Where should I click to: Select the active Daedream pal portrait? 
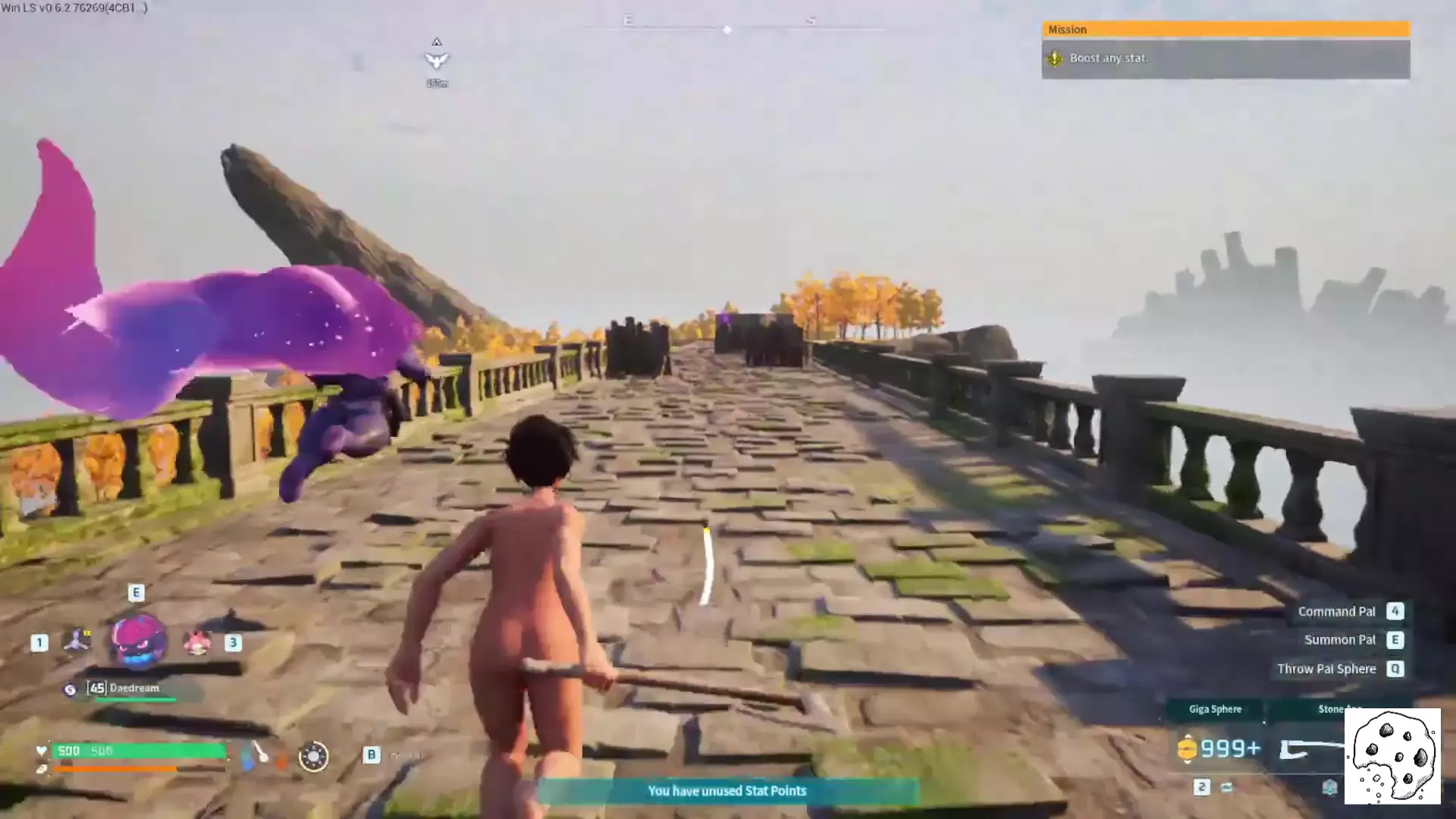click(x=138, y=641)
